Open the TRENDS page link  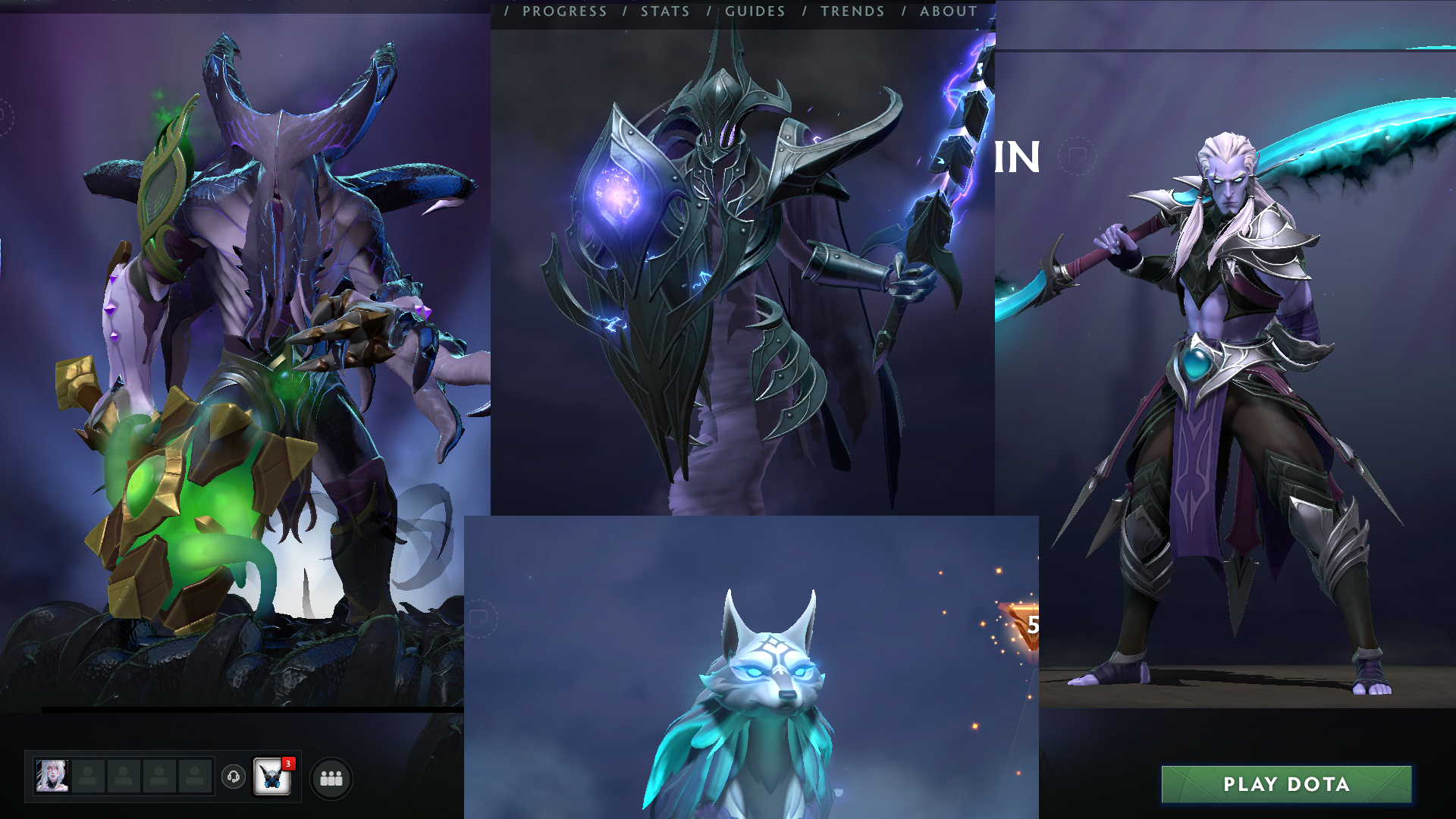click(851, 11)
